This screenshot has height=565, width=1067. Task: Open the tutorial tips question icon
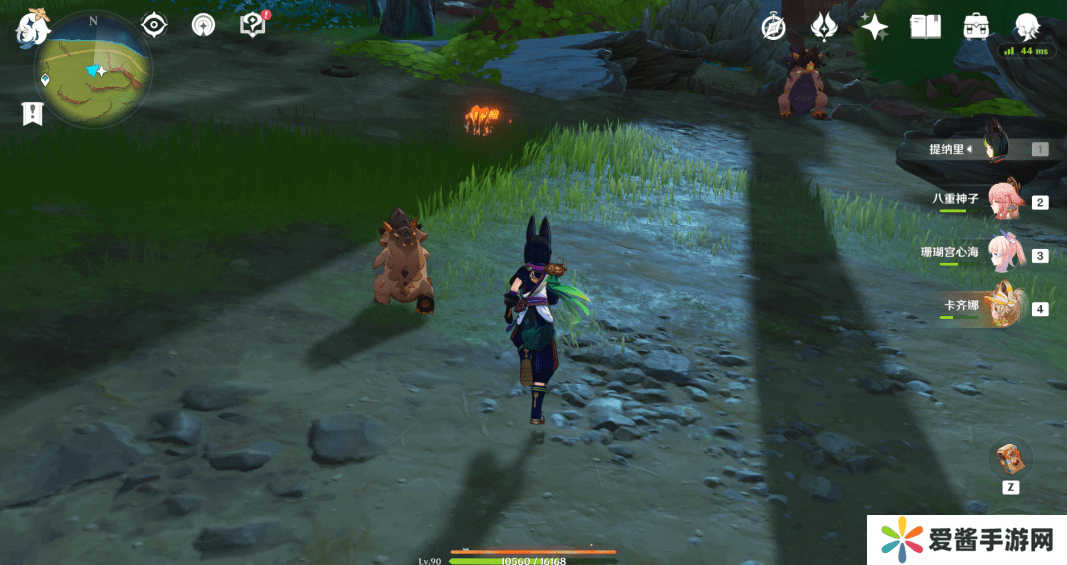[x=253, y=25]
